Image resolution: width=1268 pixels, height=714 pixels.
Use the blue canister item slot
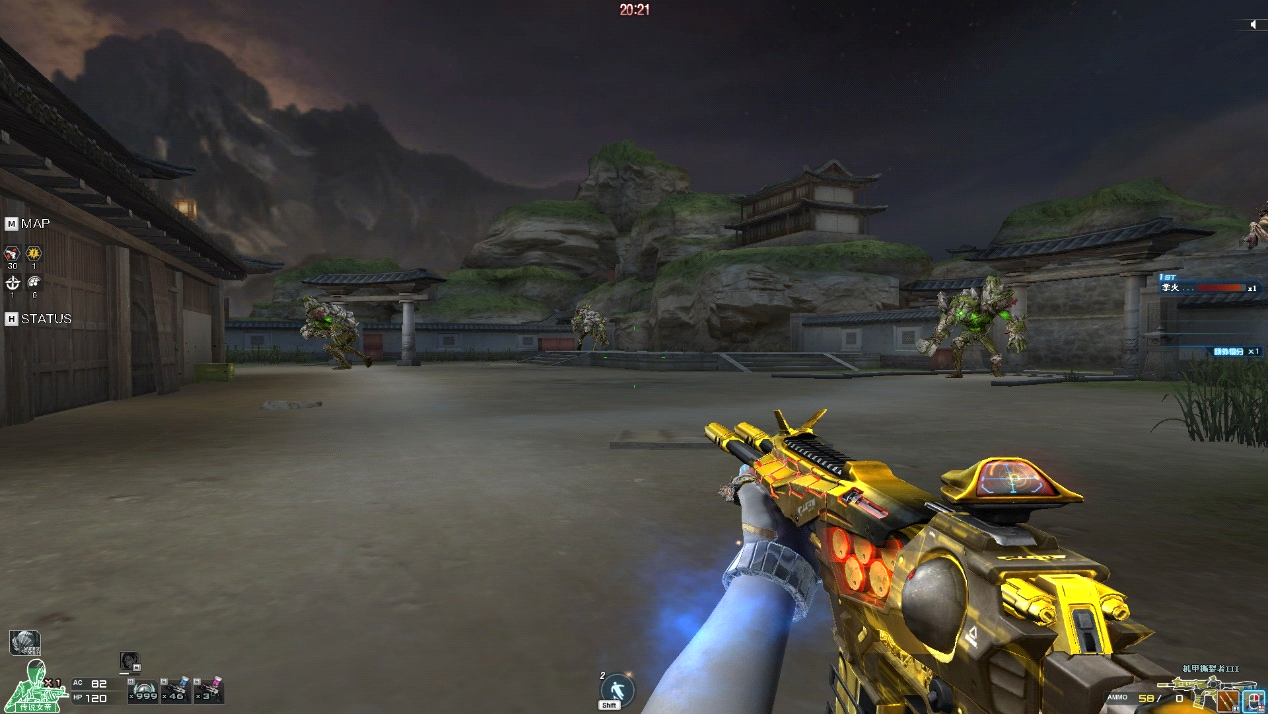[177, 690]
